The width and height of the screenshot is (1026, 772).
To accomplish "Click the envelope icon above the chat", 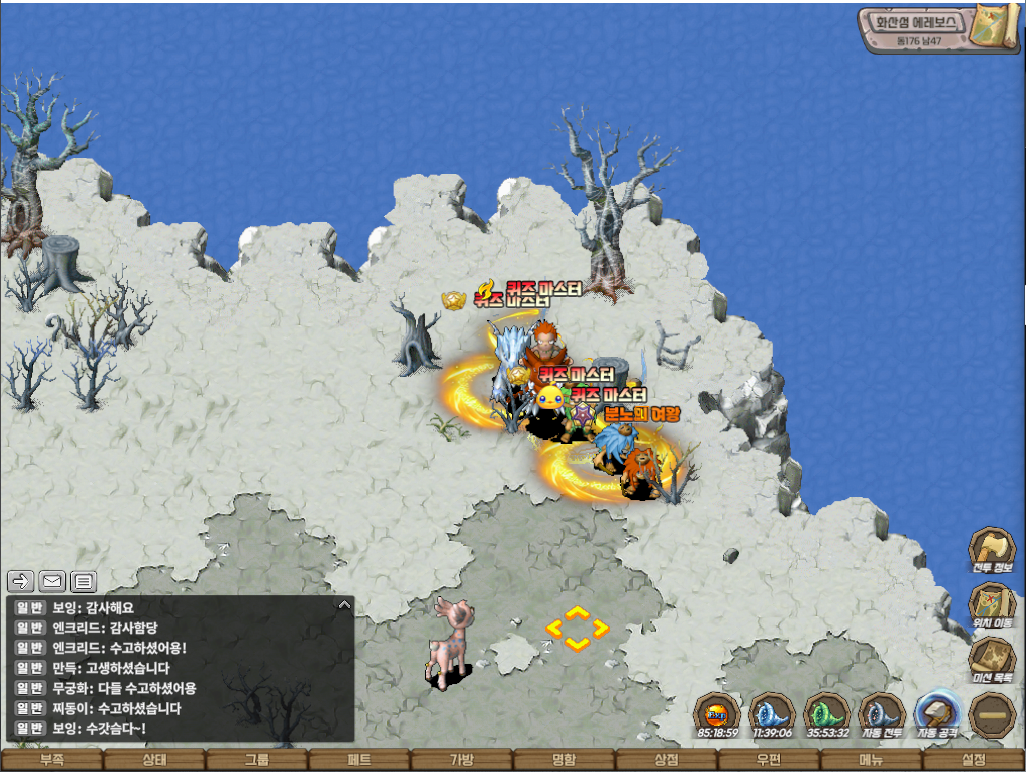I will pos(52,580).
